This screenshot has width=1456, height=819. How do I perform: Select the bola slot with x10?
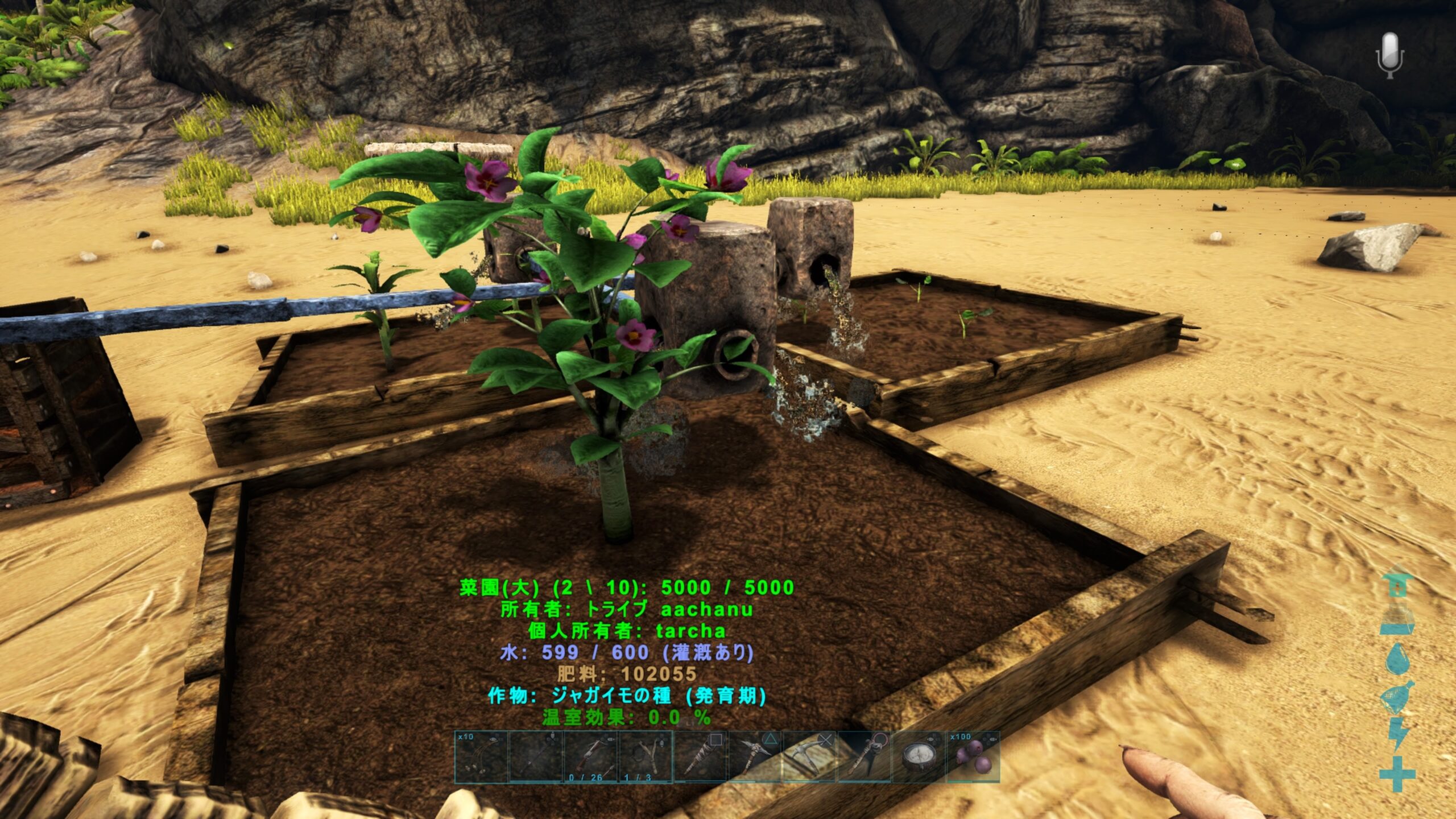481,757
